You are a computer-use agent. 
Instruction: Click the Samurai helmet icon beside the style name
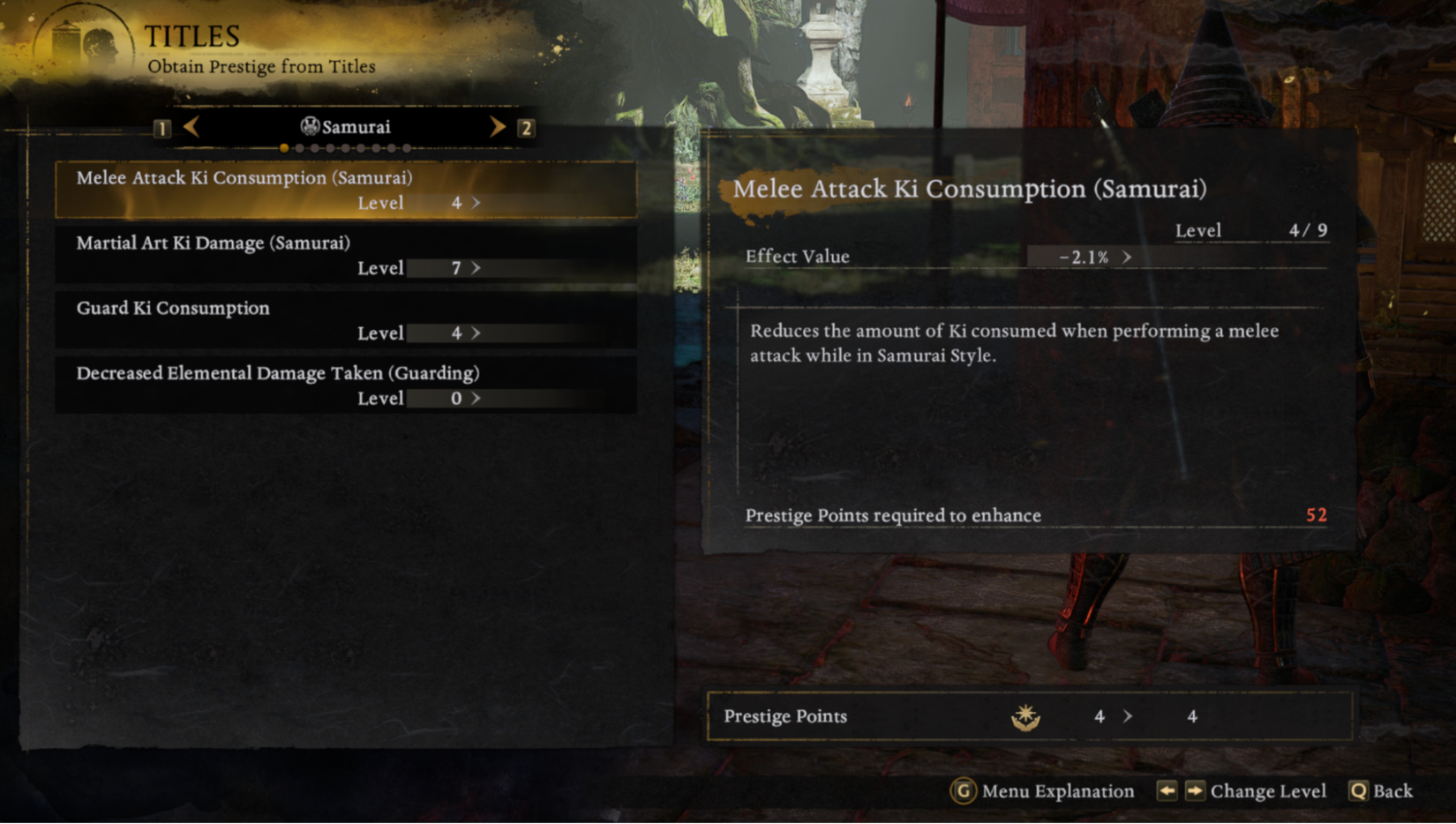(309, 126)
